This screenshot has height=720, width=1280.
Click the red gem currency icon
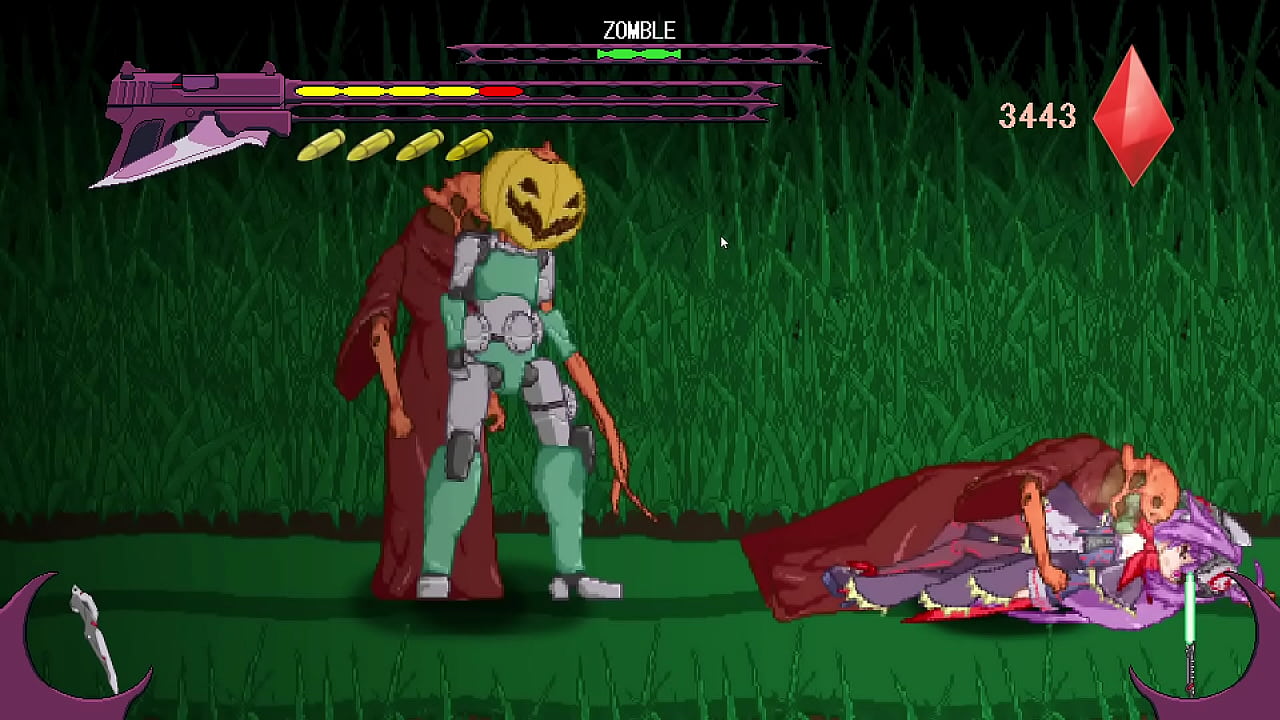click(1132, 116)
